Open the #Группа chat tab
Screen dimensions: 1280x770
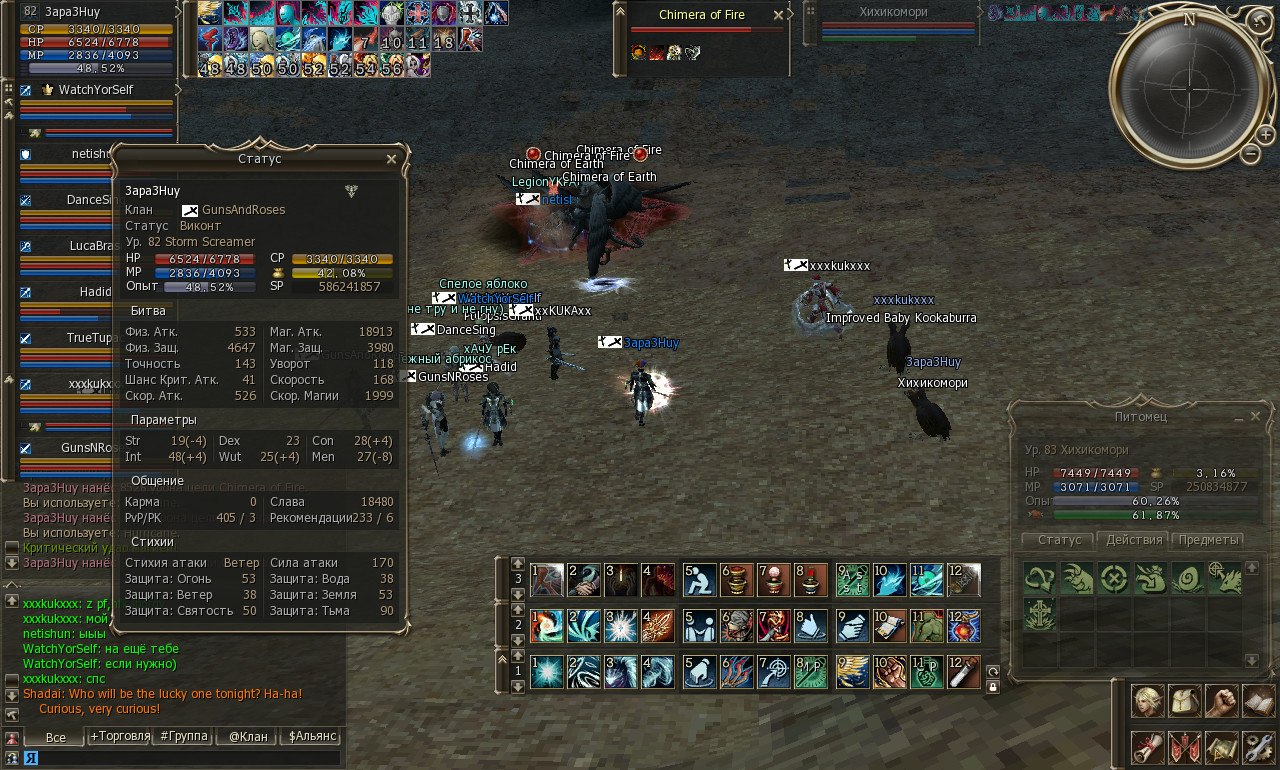point(183,737)
